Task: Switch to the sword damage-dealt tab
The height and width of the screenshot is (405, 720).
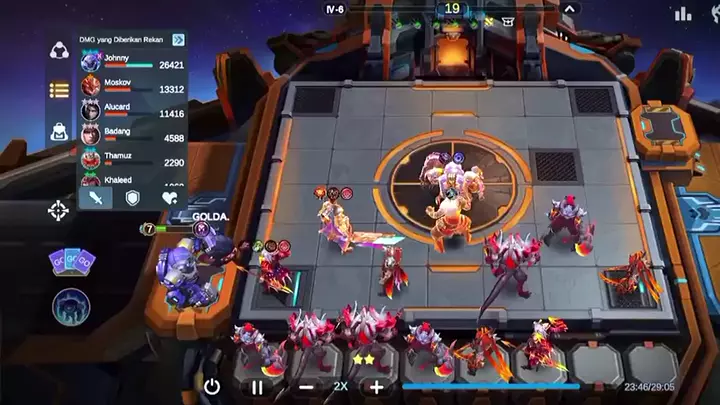Action: pyautogui.click(x=95, y=197)
